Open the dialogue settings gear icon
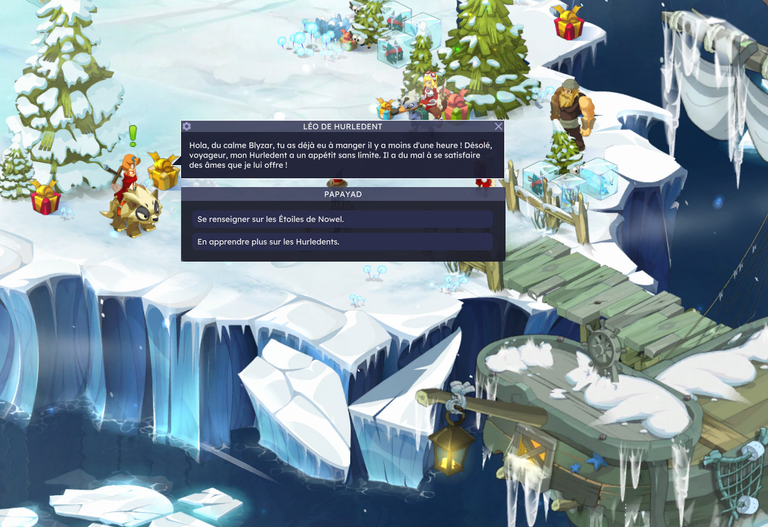Screen dimensions: 768x527 pyautogui.click(x=187, y=127)
